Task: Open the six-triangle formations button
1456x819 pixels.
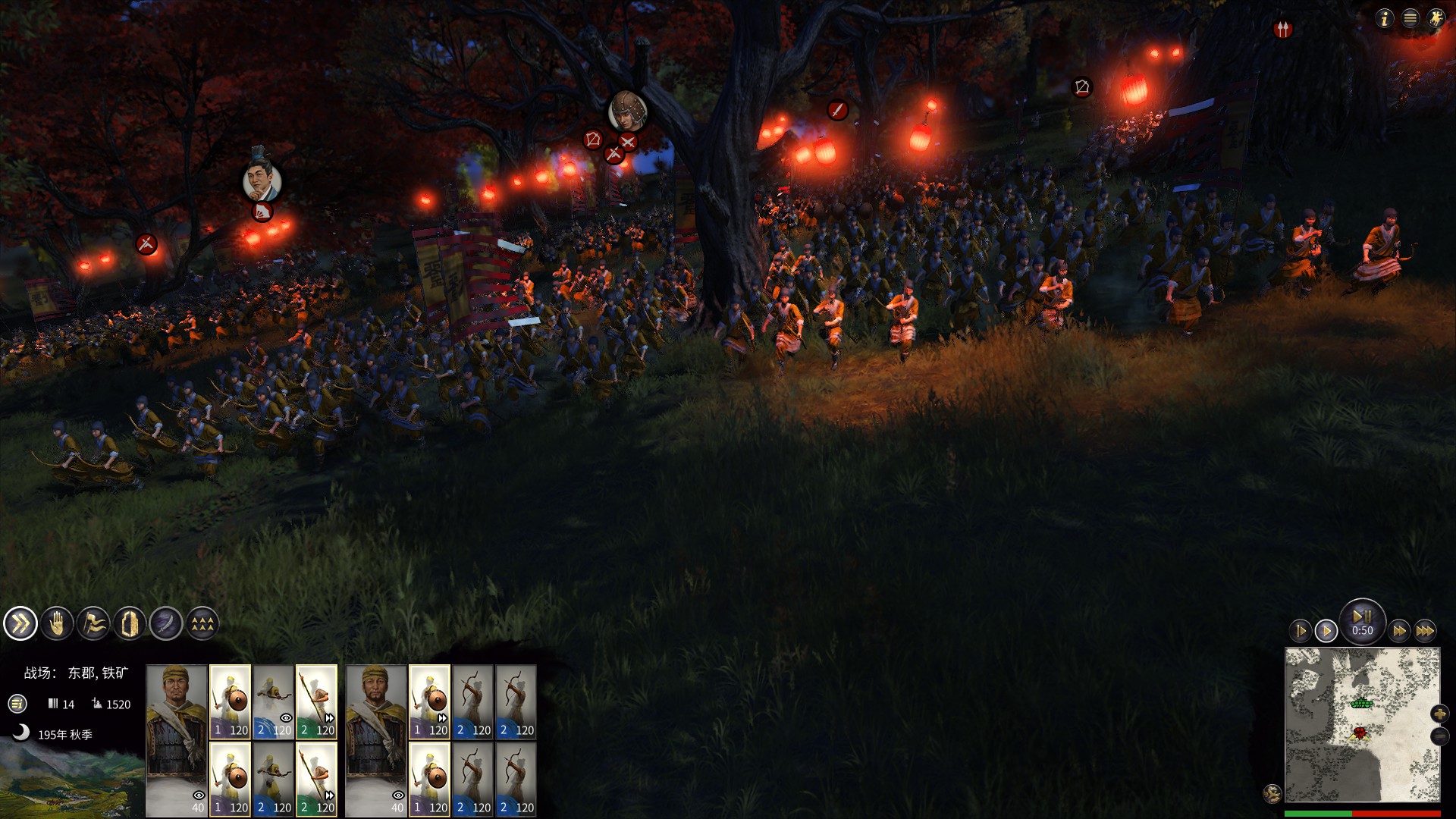Action: (202, 624)
